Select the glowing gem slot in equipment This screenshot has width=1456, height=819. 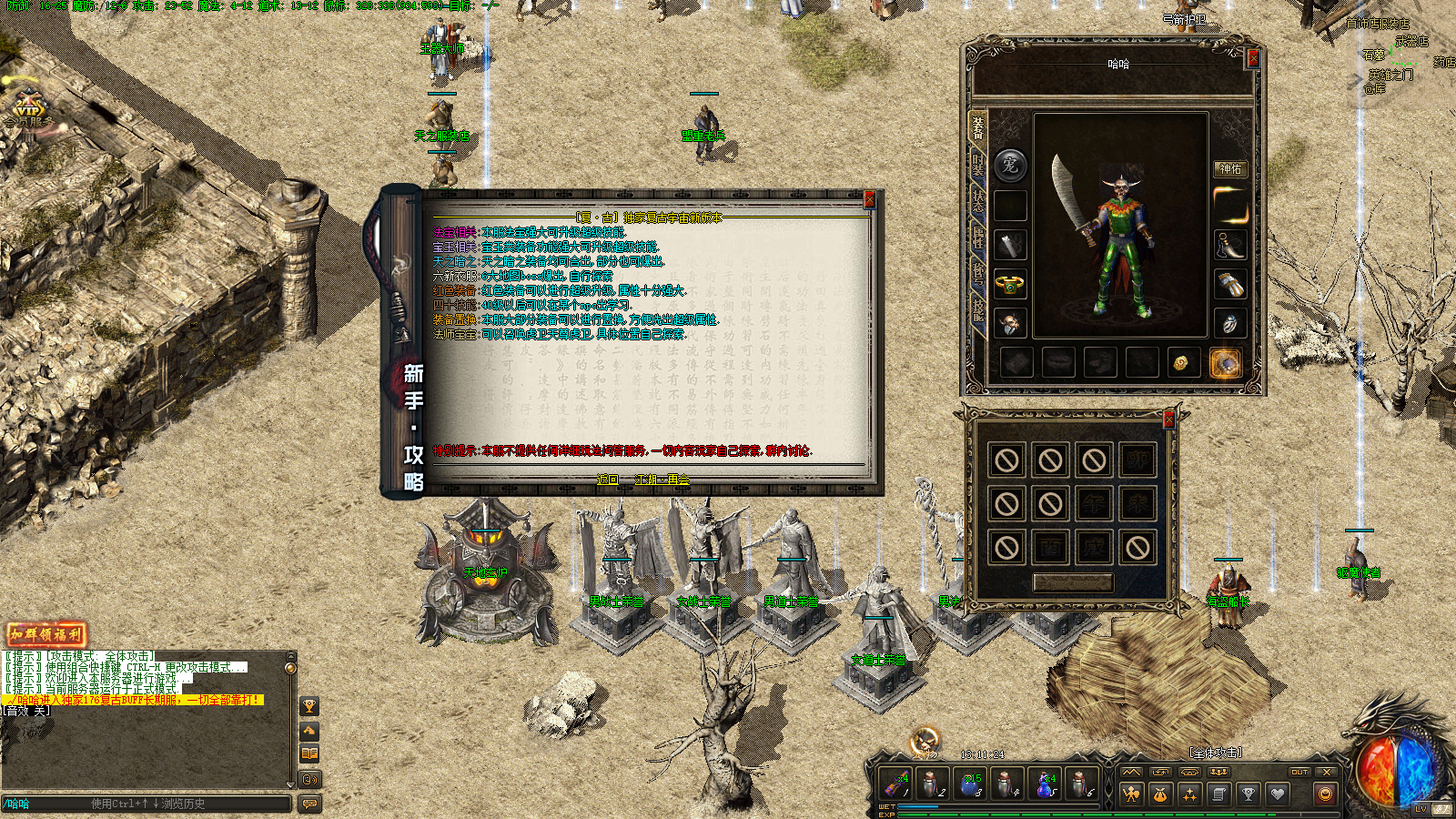coord(1226,363)
